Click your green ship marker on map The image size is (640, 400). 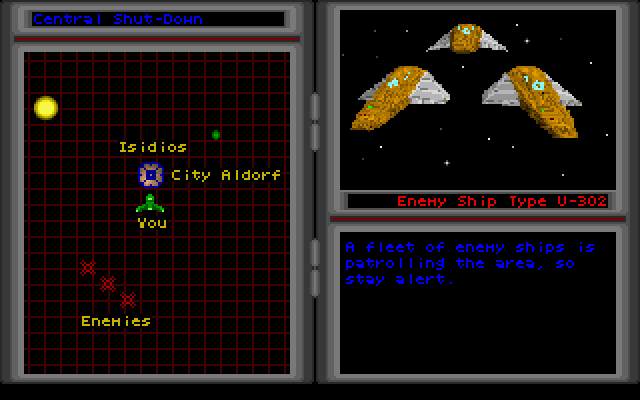coord(150,203)
